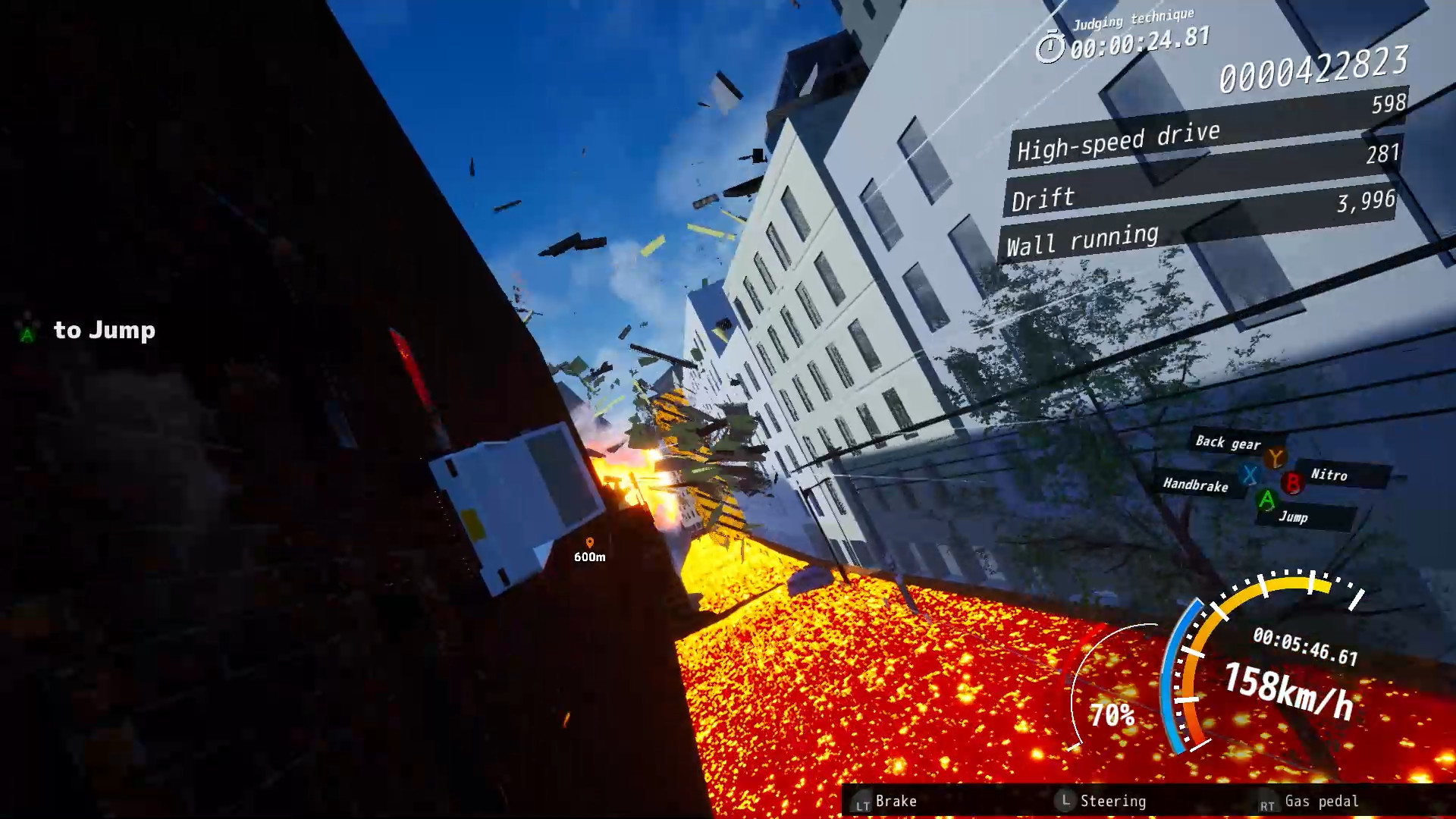Click the orange 600m waypoint marker

589,543
